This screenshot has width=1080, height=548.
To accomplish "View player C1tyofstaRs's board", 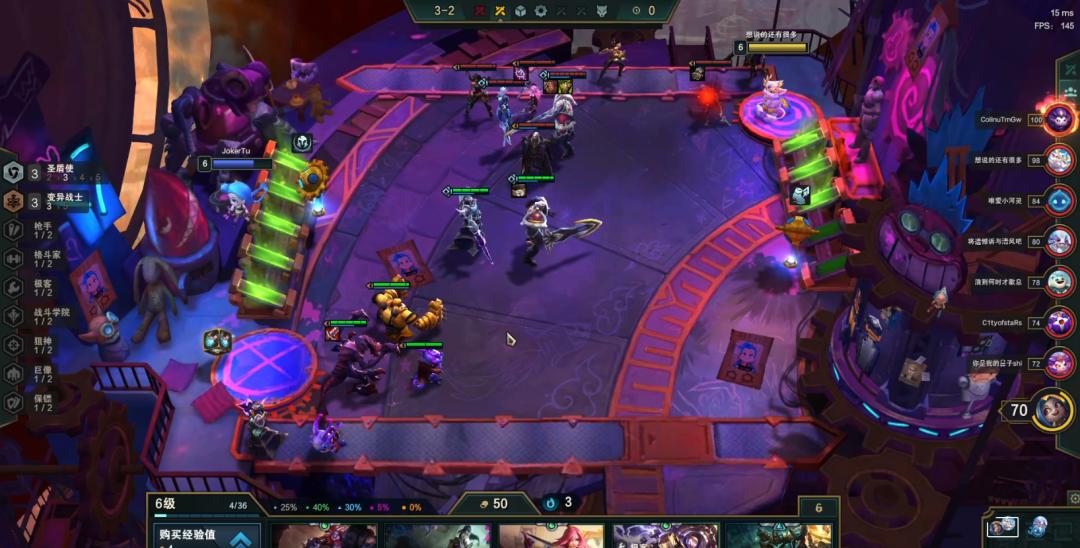I will click(x=1058, y=323).
